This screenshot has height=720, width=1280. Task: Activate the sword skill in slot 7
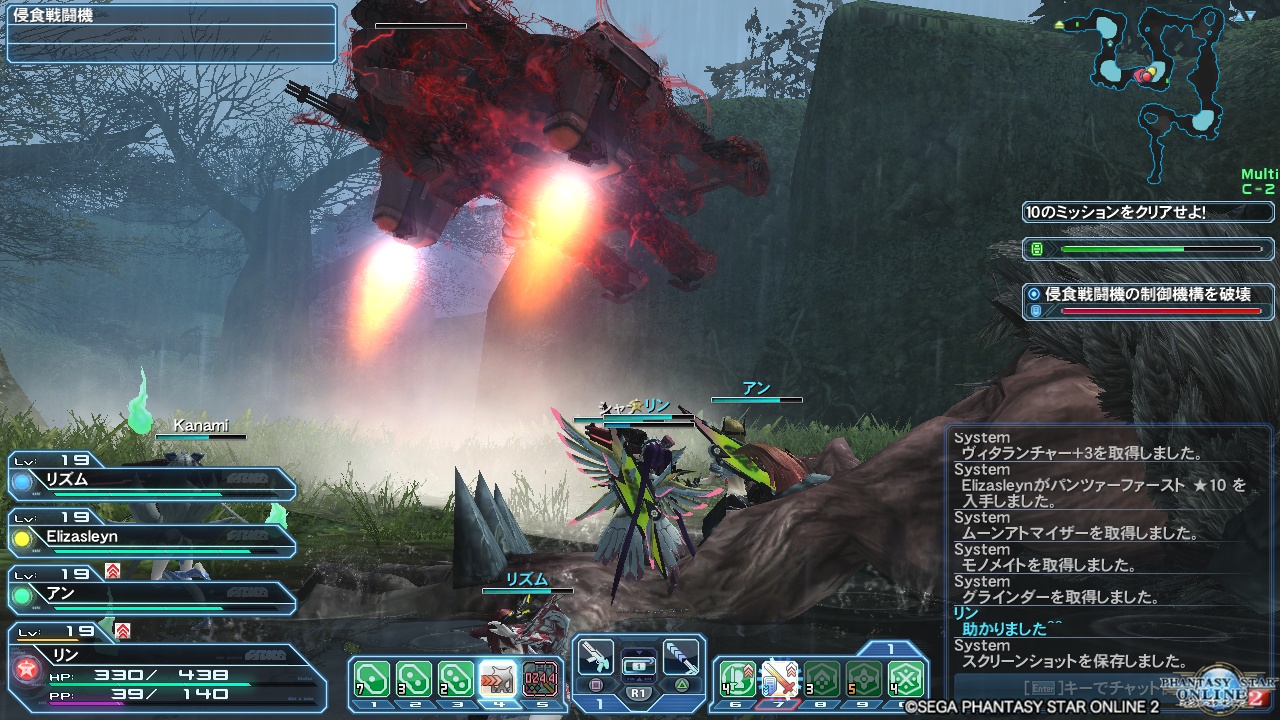pyautogui.click(x=779, y=679)
